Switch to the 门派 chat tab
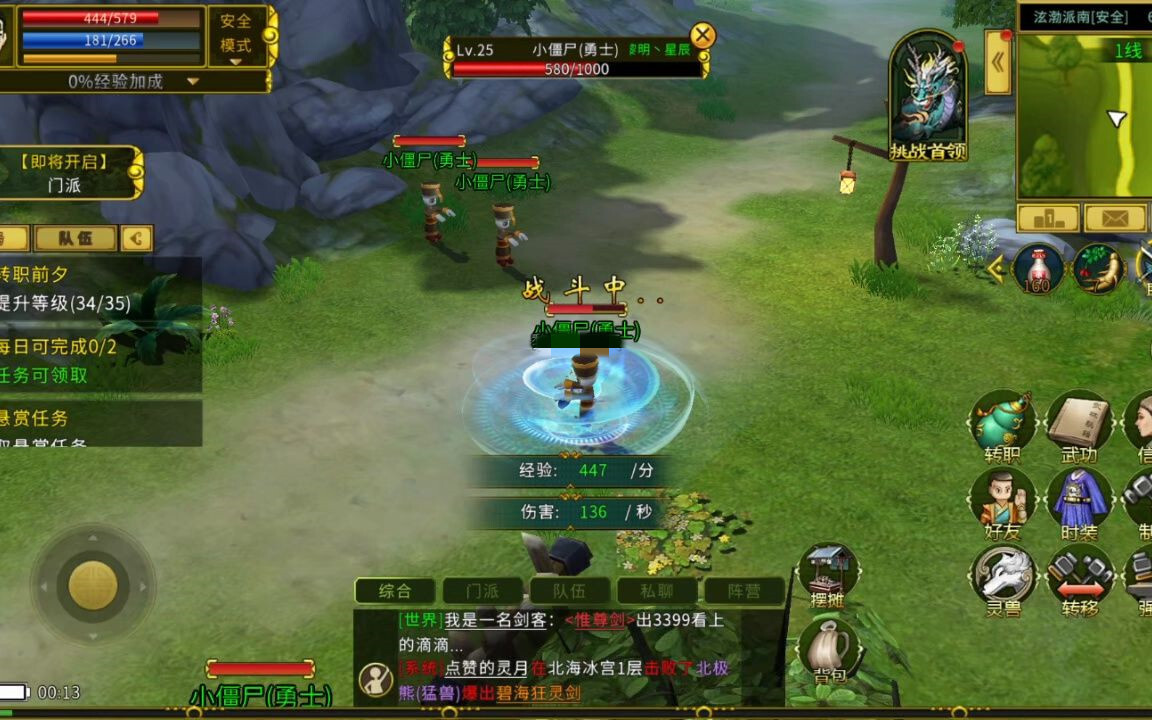Image resolution: width=1152 pixels, height=720 pixels. (483, 591)
